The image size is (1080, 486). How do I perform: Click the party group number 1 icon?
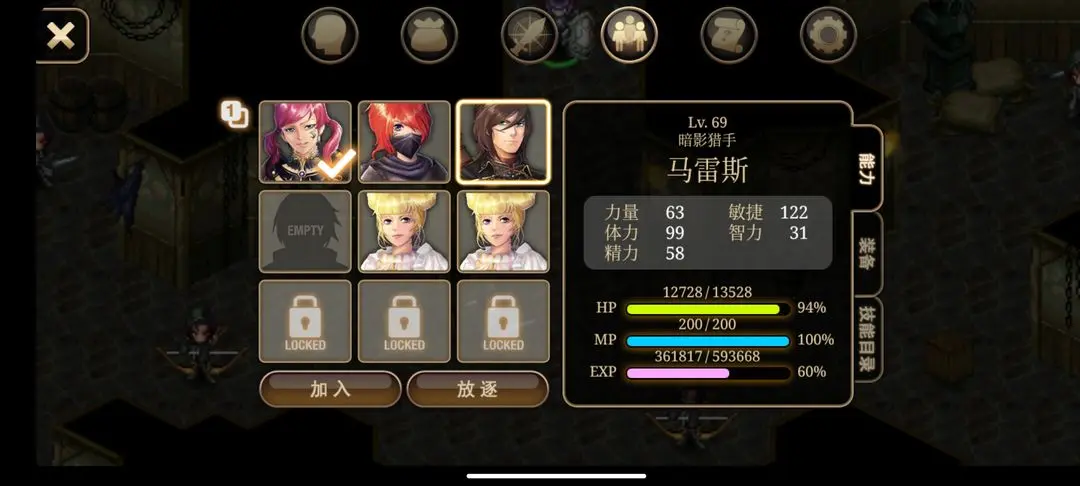234,115
